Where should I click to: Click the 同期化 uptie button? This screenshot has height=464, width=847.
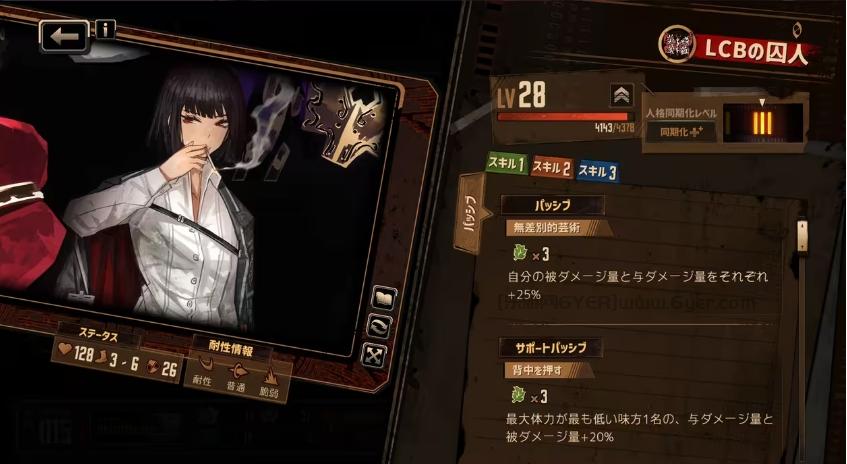pyautogui.click(x=681, y=130)
